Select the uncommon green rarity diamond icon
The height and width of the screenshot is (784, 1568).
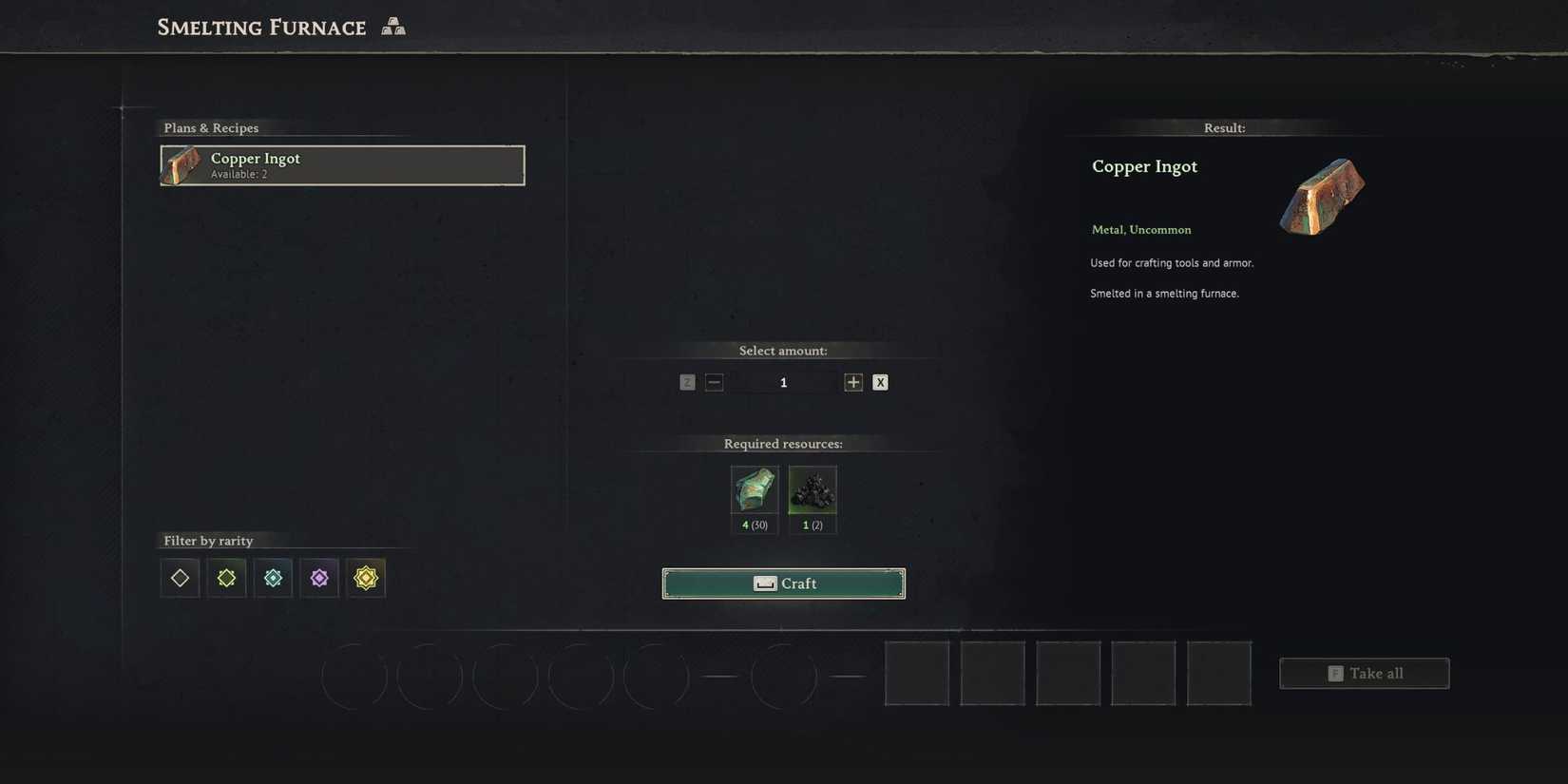coord(226,577)
